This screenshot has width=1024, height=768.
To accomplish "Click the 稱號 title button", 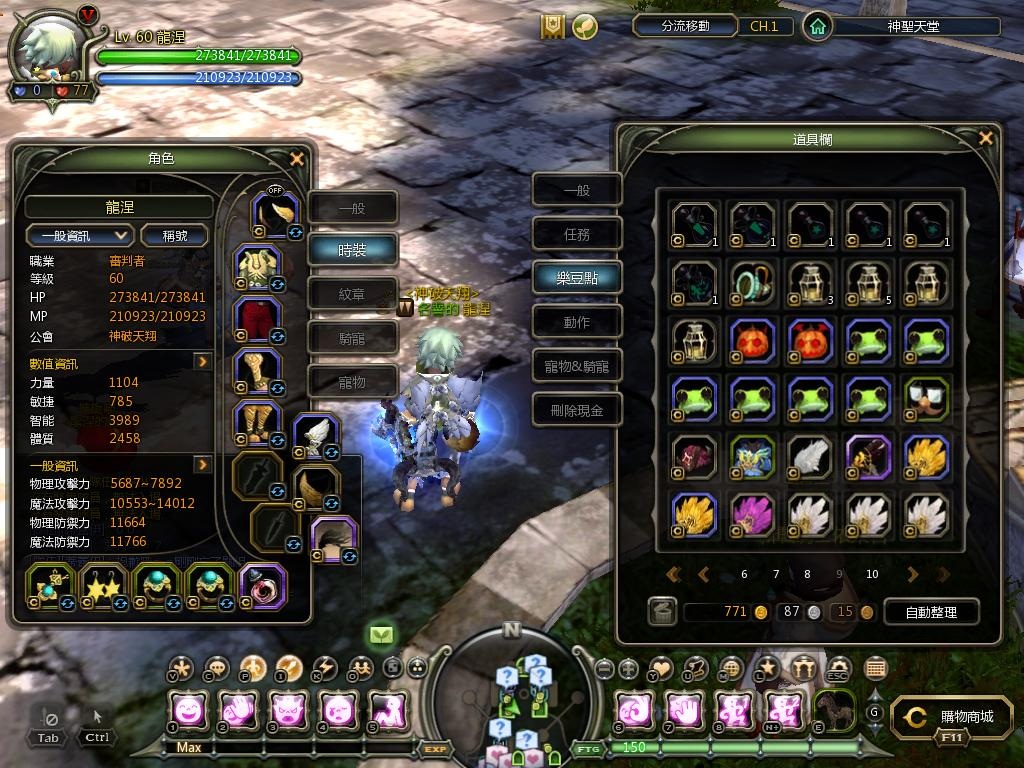I will coord(174,236).
